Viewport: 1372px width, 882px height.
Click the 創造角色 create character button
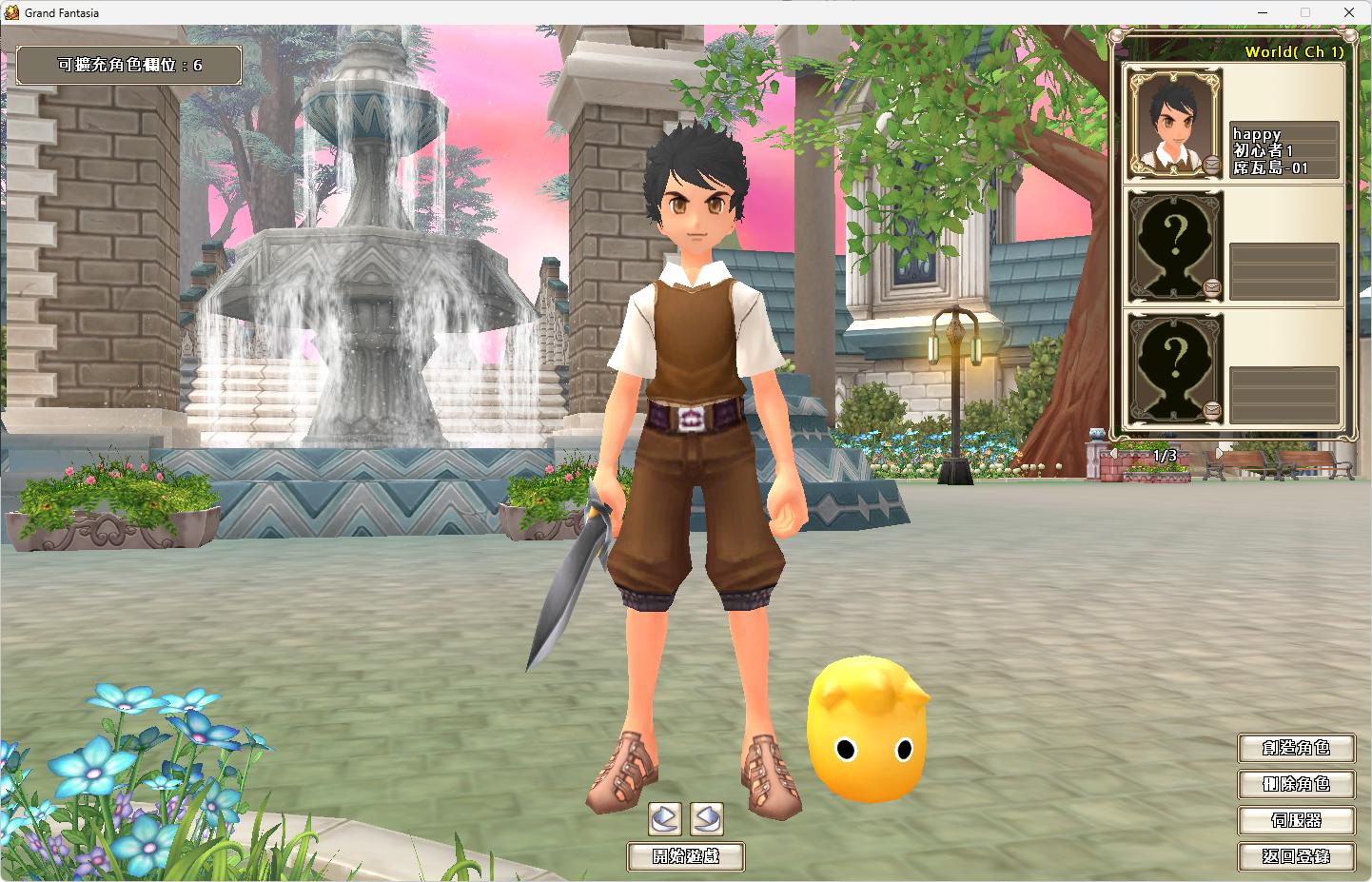1296,748
